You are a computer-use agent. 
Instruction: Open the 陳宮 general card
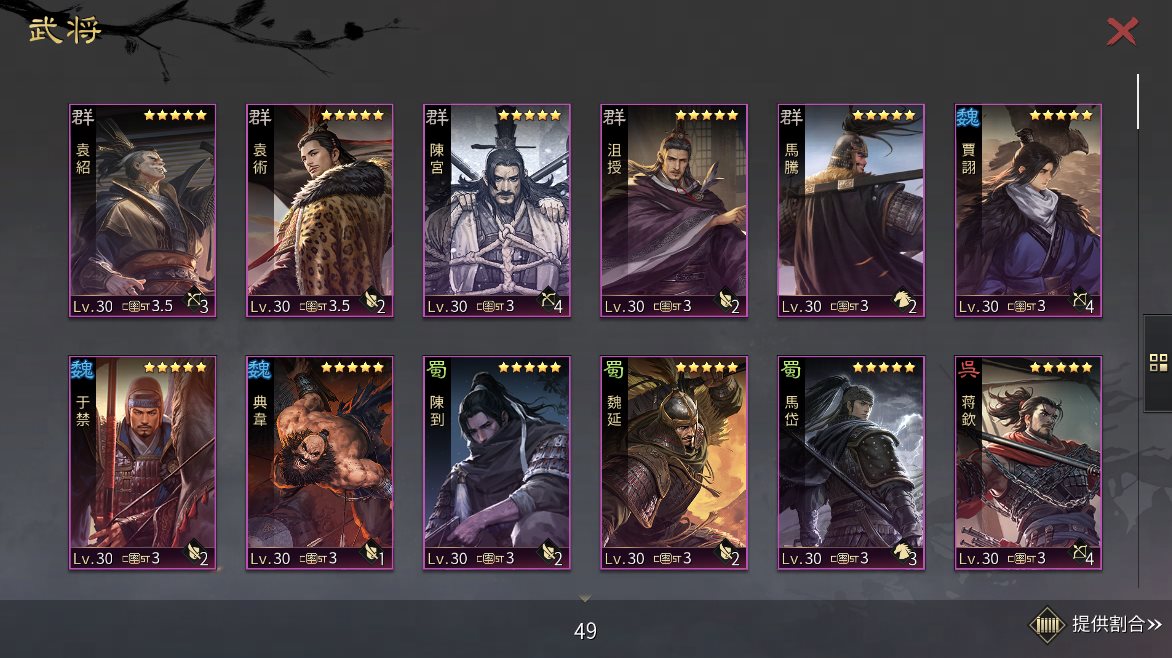click(497, 210)
